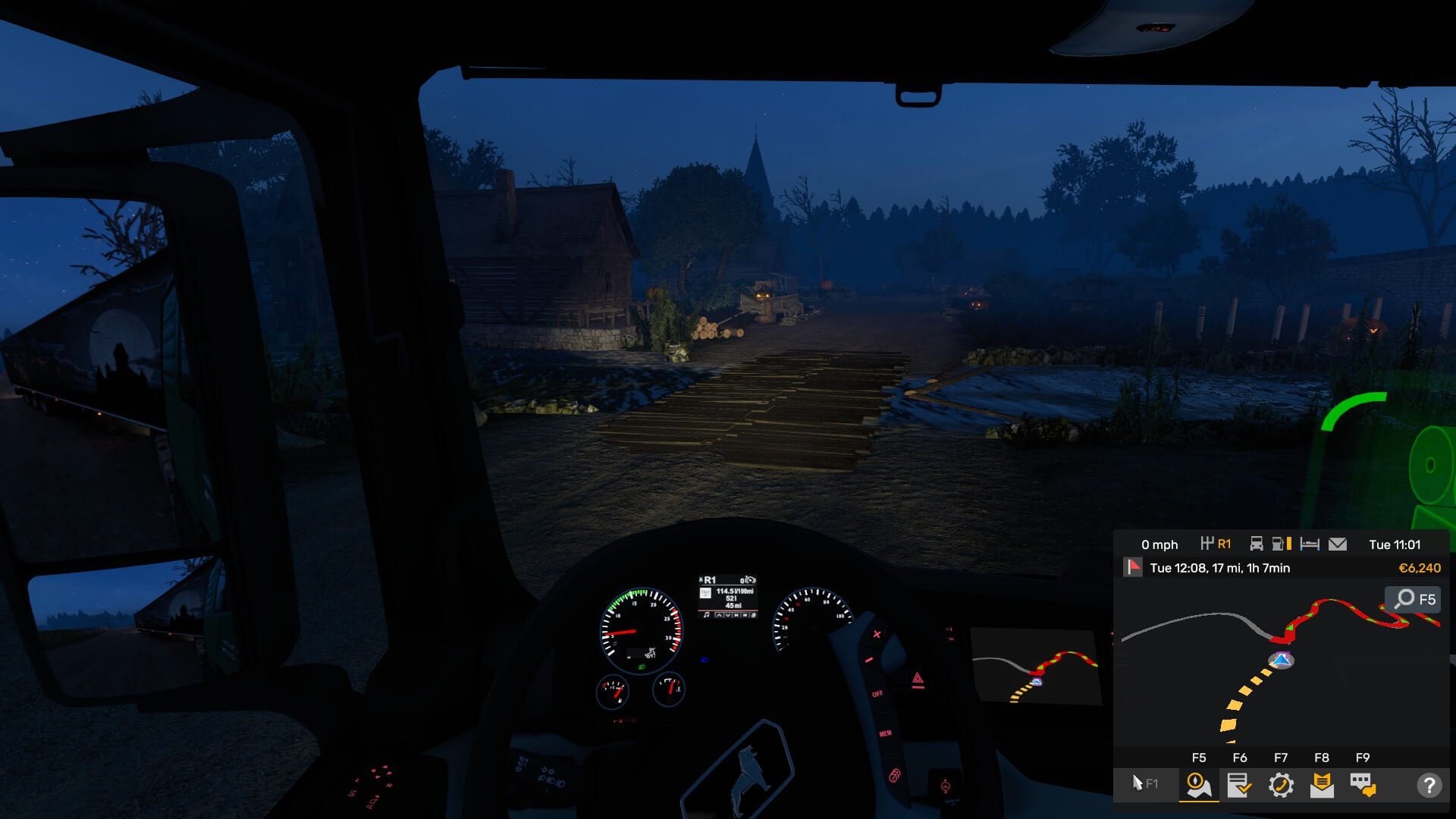Open the question mark help button

pyautogui.click(x=1429, y=785)
